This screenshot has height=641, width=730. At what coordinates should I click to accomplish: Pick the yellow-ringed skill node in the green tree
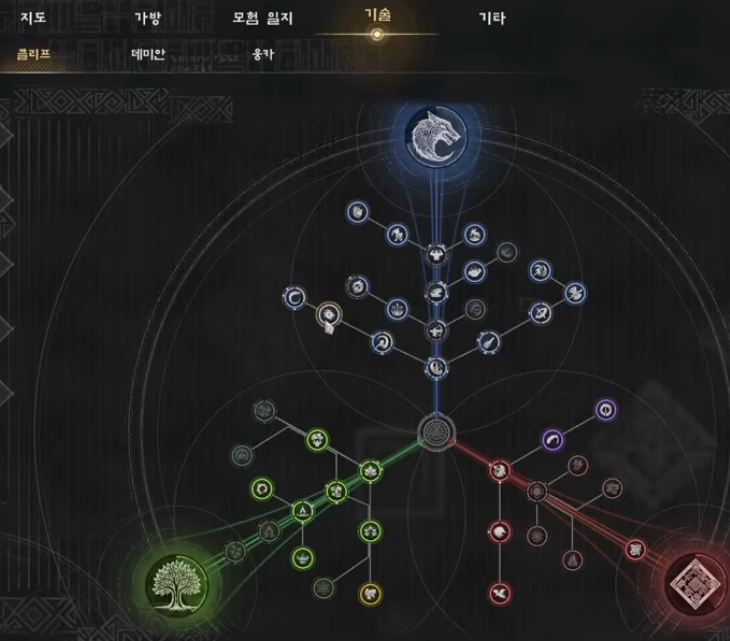pyautogui.click(x=371, y=593)
